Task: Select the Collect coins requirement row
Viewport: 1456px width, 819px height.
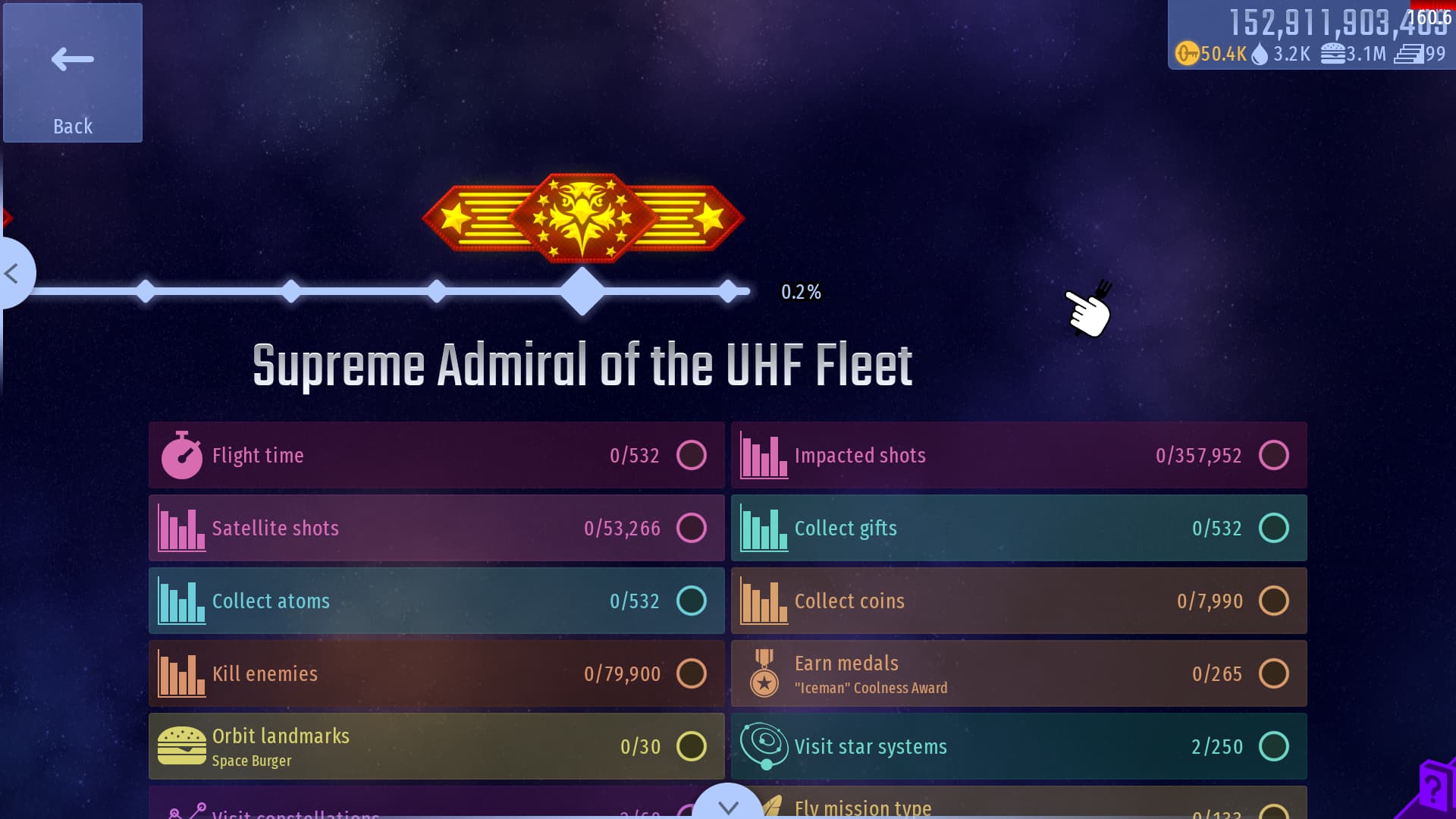Action: point(1018,601)
